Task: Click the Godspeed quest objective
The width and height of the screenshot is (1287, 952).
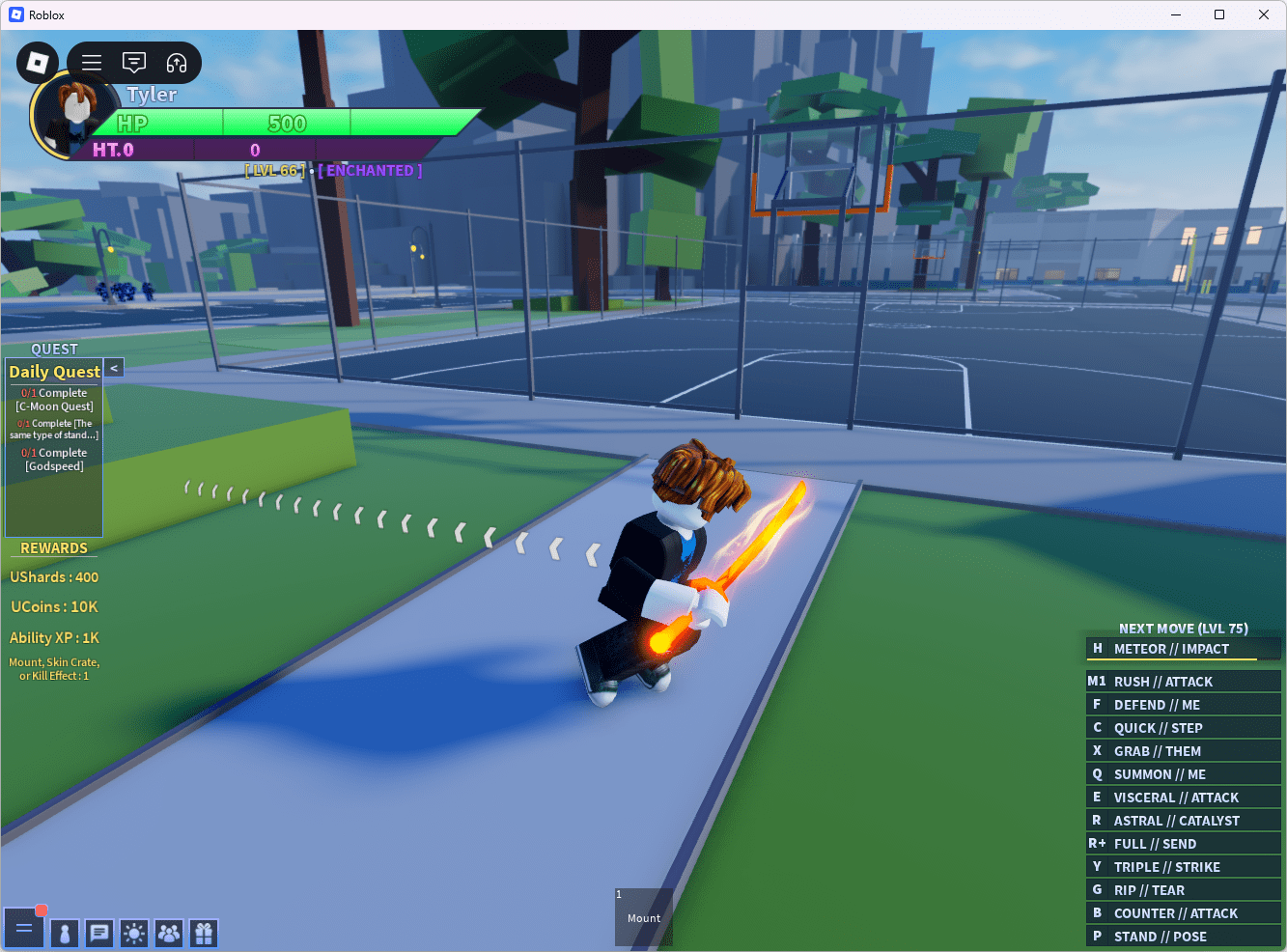Action: pyautogui.click(x=53, y=459)
